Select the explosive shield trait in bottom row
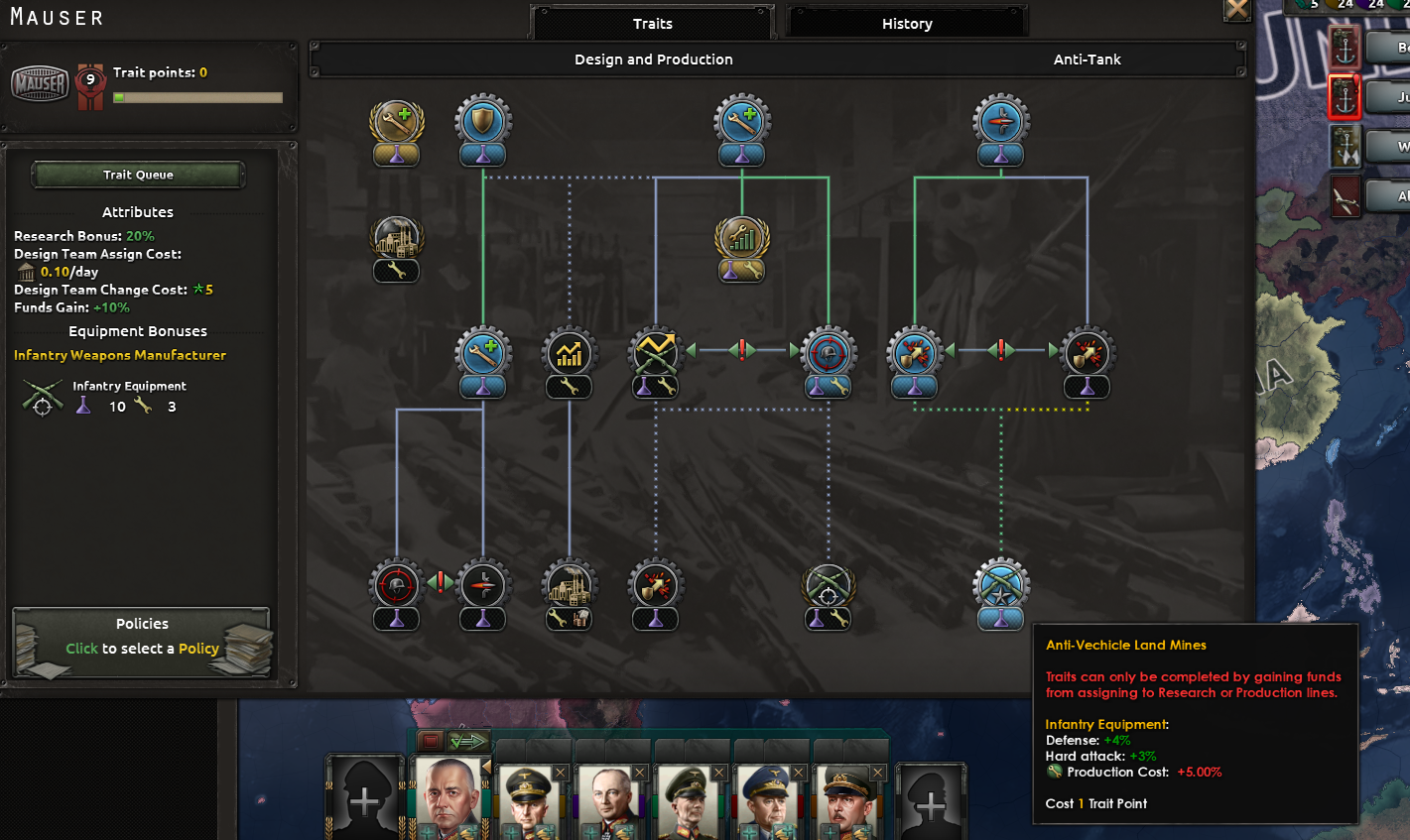The width and height of the screenshot is (1410, 840). (655, 583)
